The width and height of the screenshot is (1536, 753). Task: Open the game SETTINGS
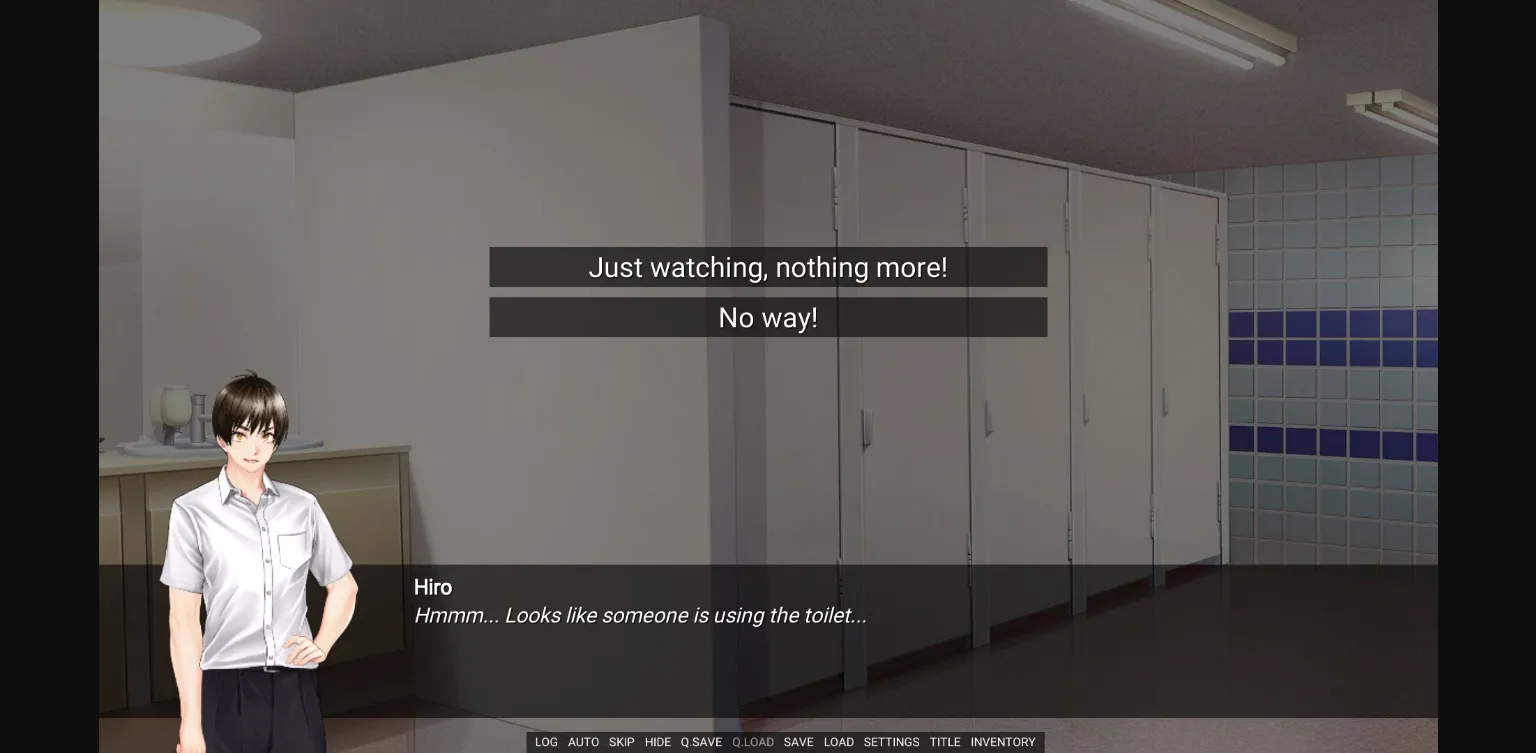click(890, 742)
